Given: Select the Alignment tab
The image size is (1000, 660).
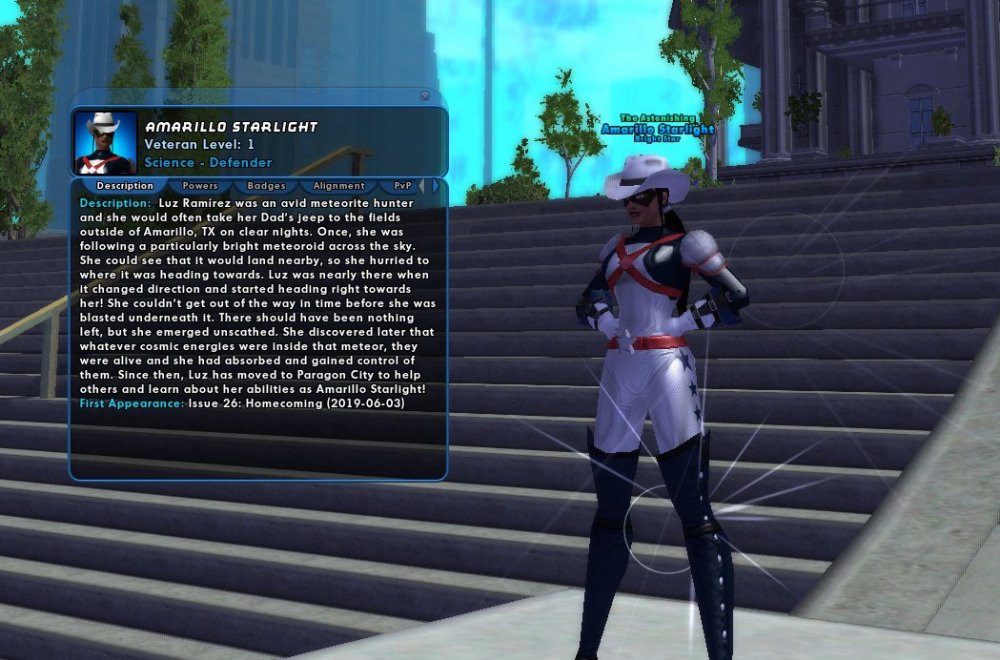Looking at the screenshot, I should click(338, 186).
